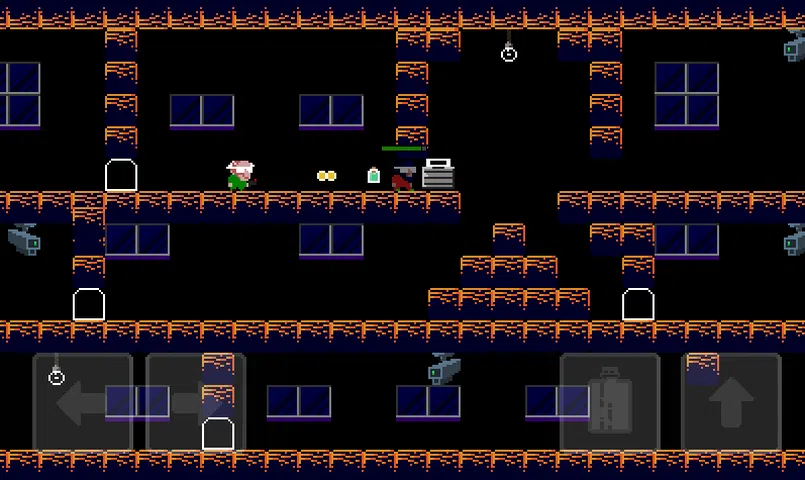805x480 pixels.
Task: Tap the right arrow move button
Action: point(196,403)
